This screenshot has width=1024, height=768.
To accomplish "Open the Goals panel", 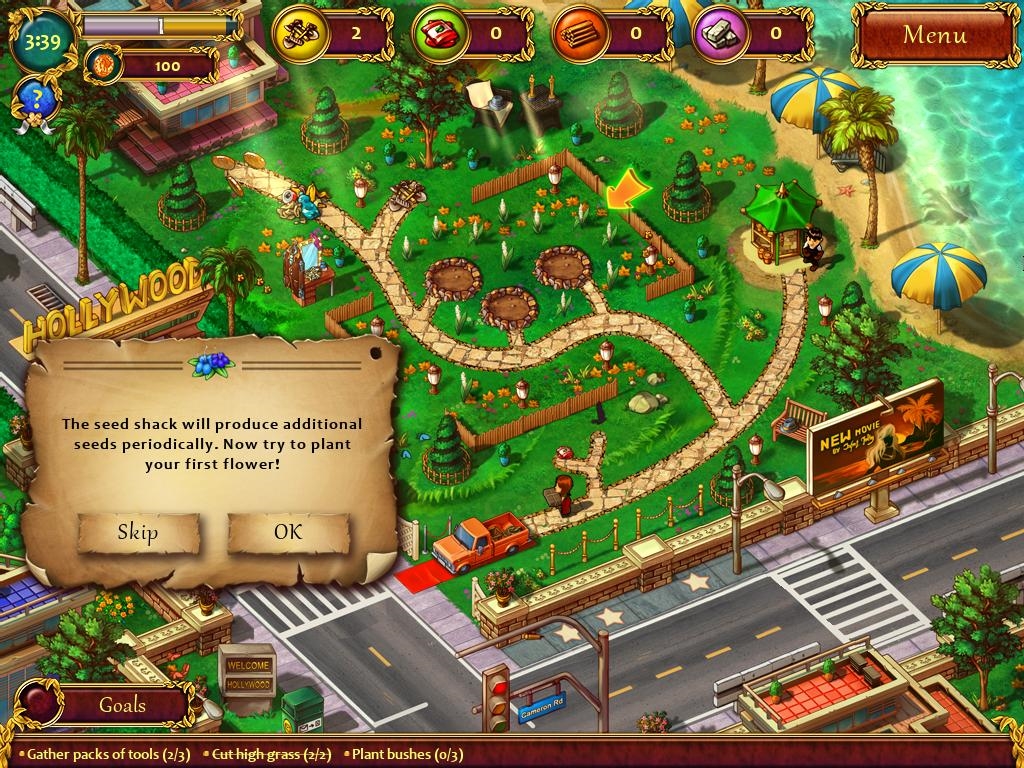I will pos(122,704).
